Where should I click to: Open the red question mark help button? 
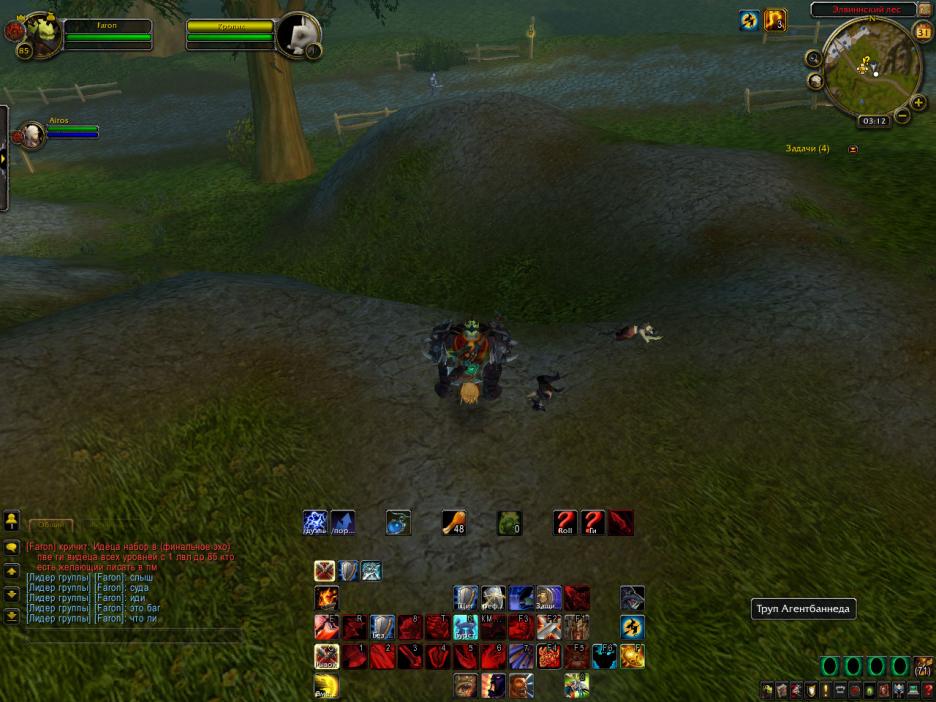(x=928, y=690)
